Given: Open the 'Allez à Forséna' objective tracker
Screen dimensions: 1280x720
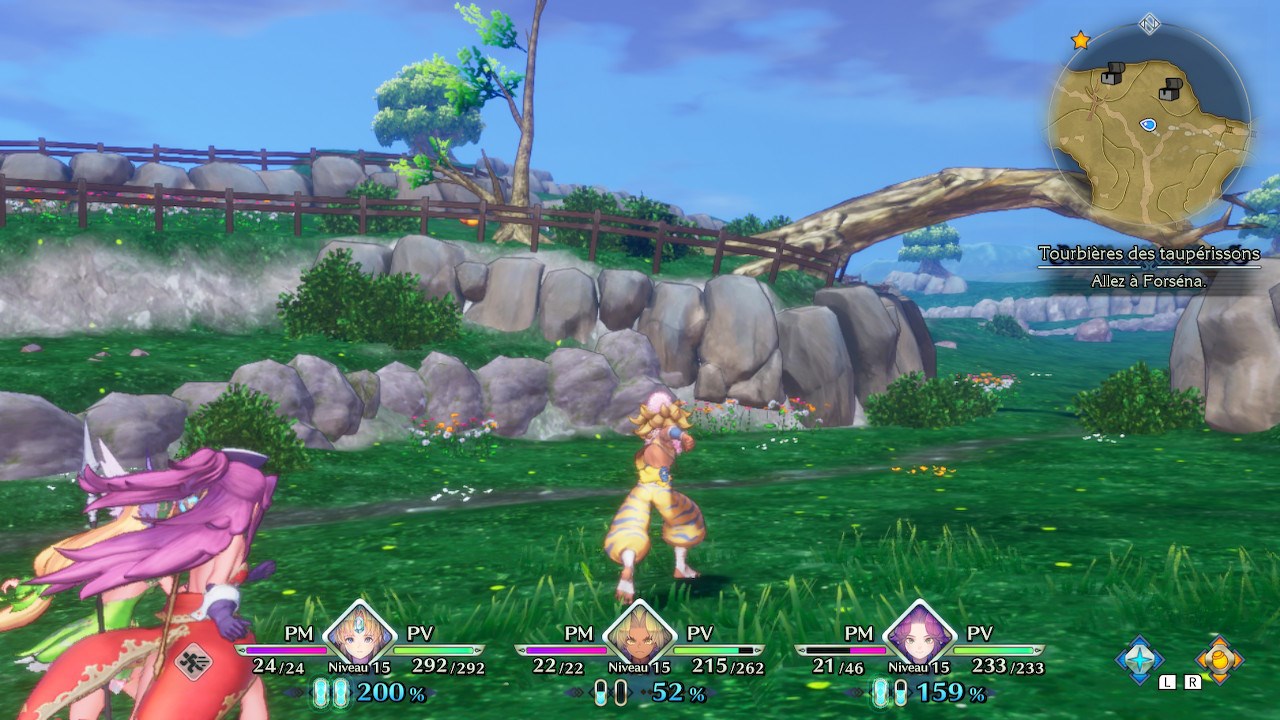Looking at the screenshot, I should point(1149,282).
